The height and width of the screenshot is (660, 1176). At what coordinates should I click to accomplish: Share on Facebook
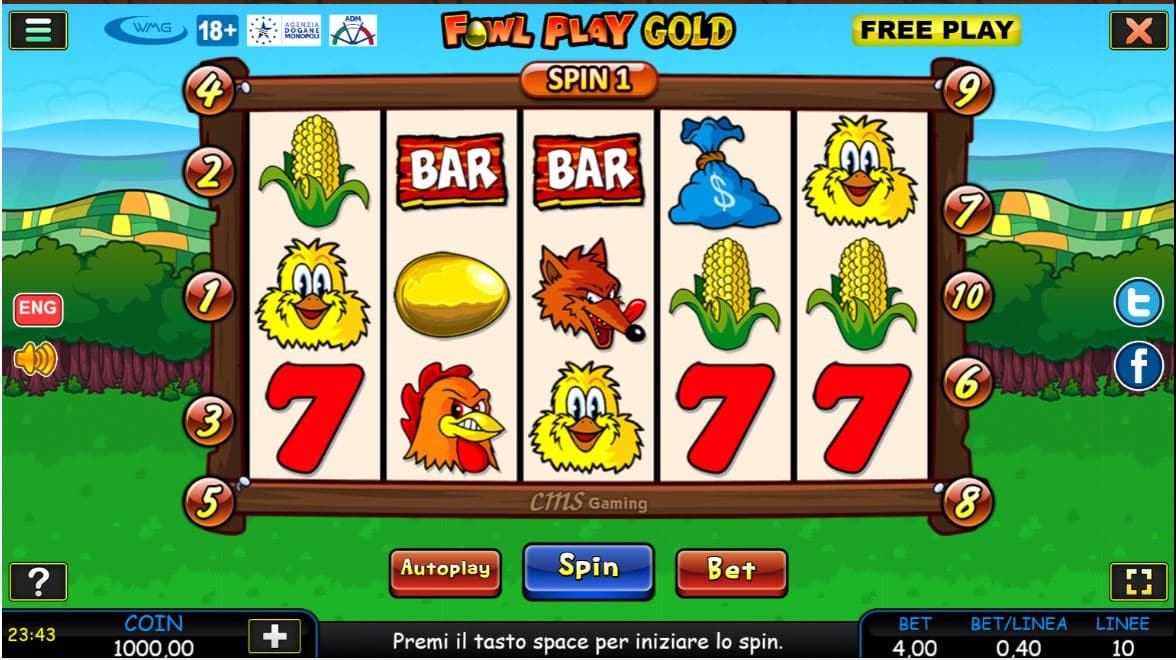pyautogui.click(x=1139, y=367)
